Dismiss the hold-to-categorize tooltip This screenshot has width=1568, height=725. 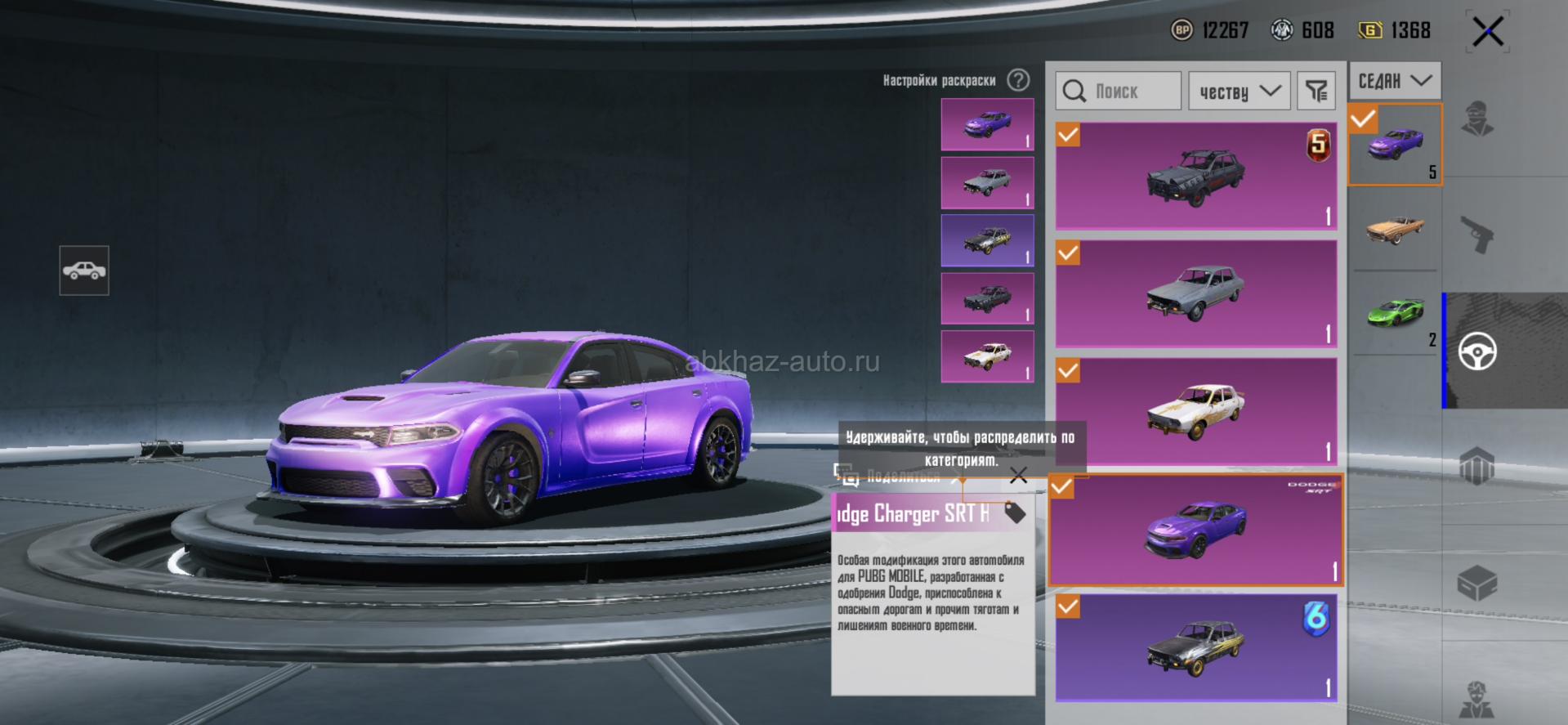pyautogui.click(x=1018, y=476)
